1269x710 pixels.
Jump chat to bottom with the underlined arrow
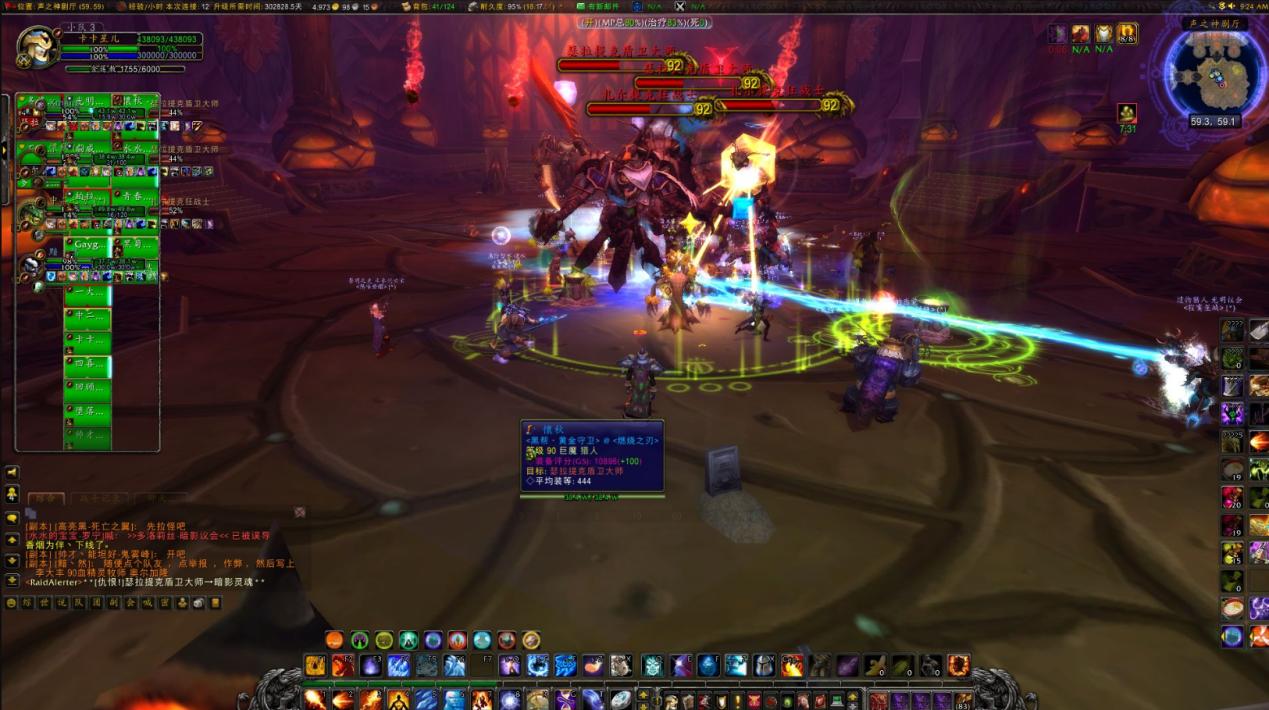coord(12,580)
